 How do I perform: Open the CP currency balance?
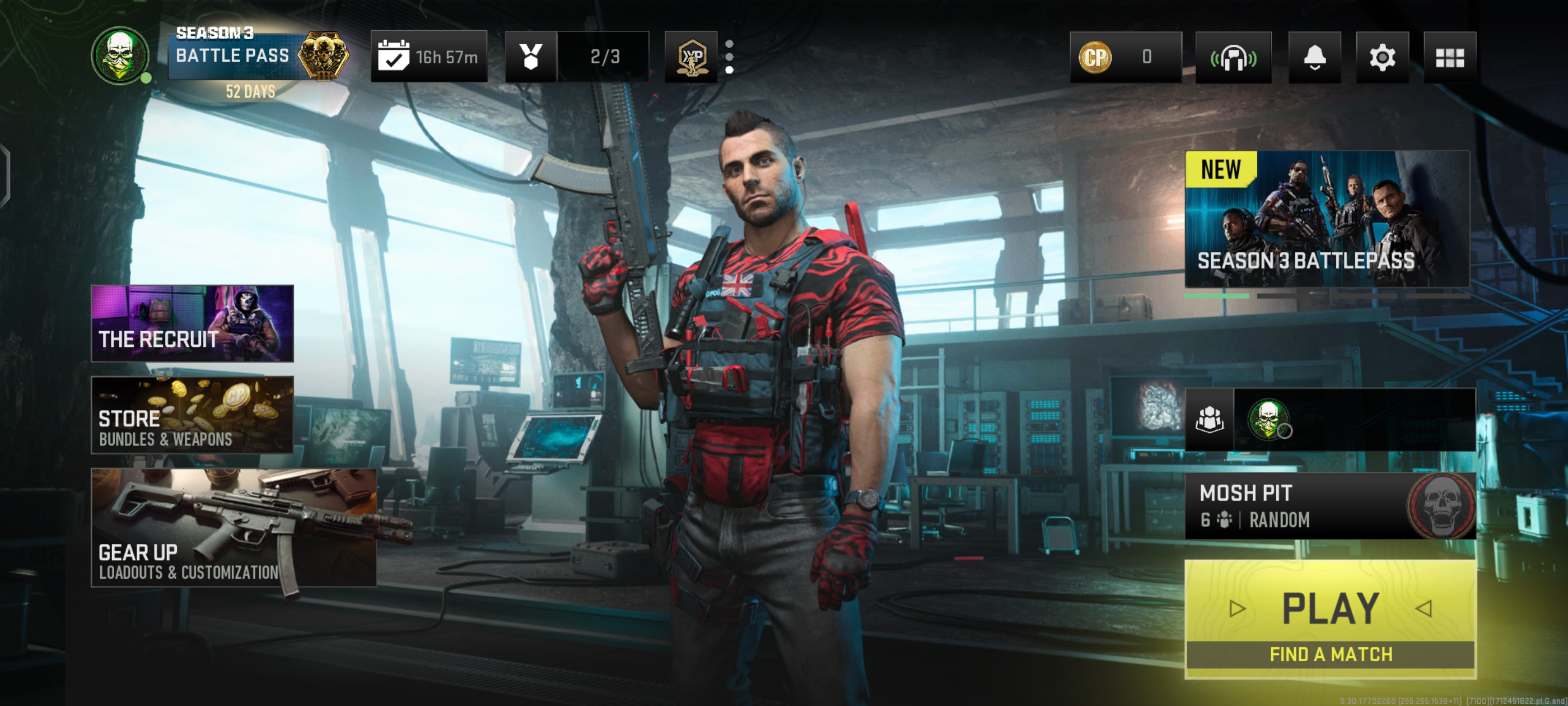(1125, 57)
